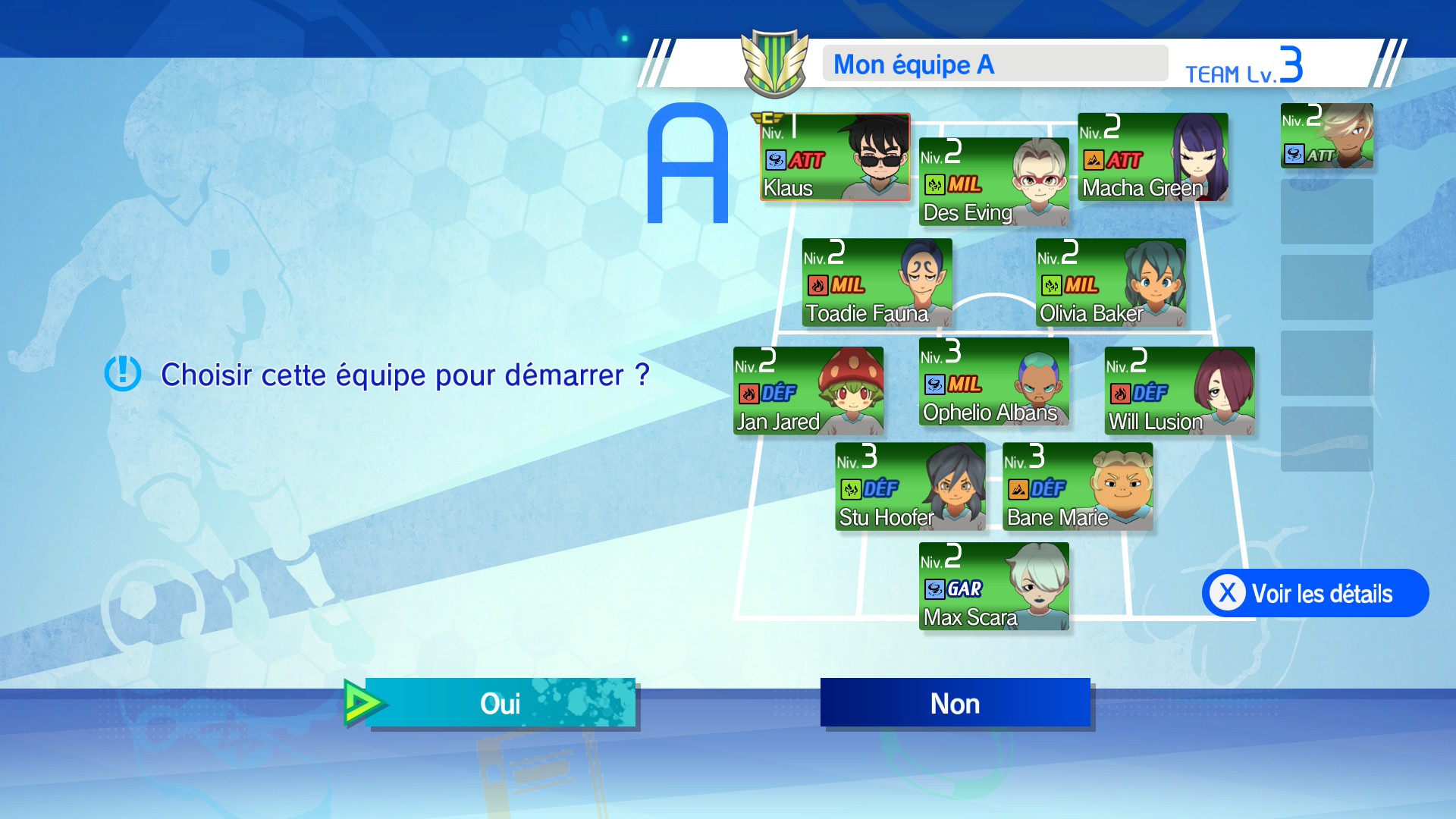Open Voir les détails
Viewport: 1456px width, 819px height.
(1315, 593)
